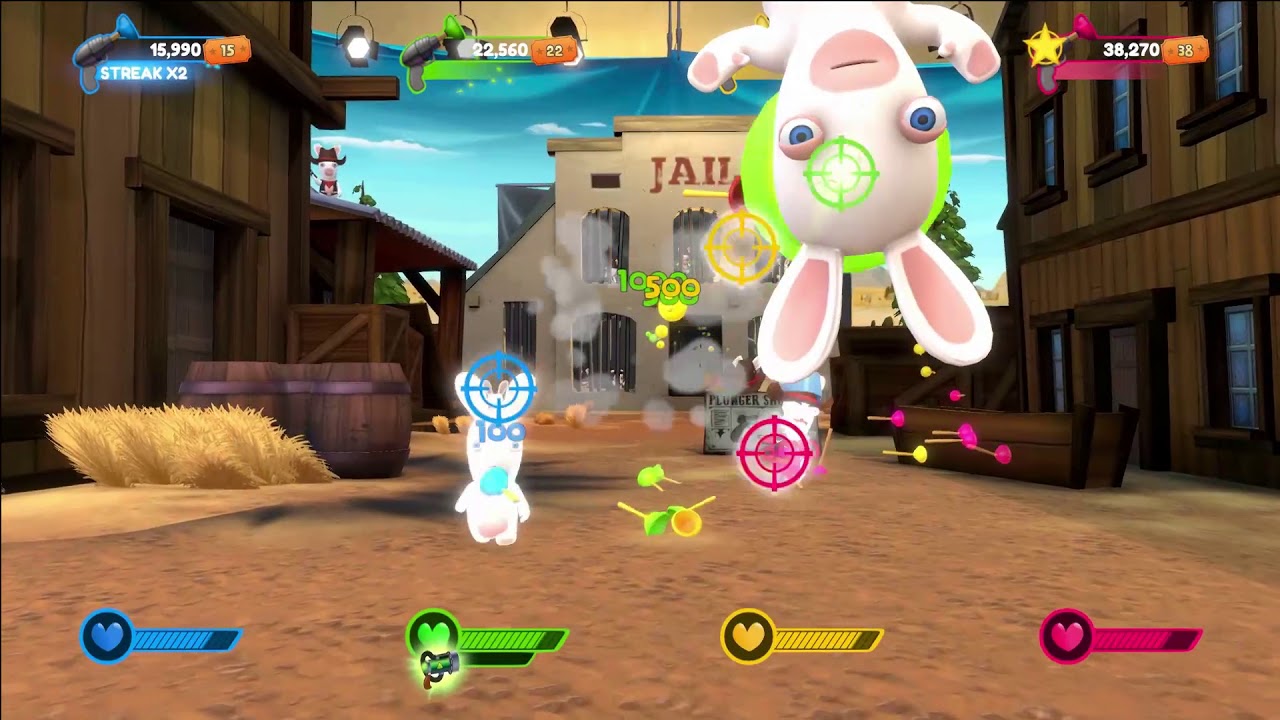
Task: Click the blue reticle on the small rabbid
Action: tap(497, 388)
